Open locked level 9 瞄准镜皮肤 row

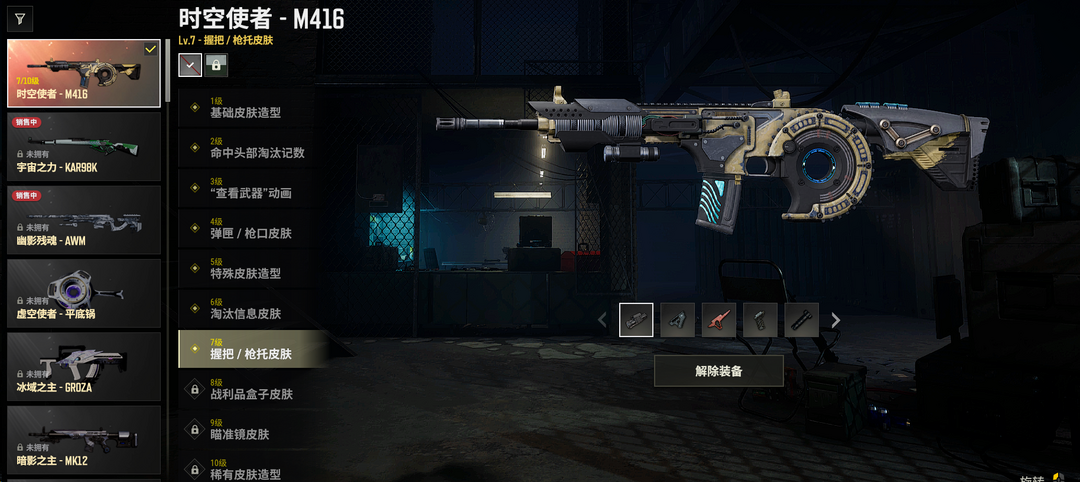pos(253,429)
